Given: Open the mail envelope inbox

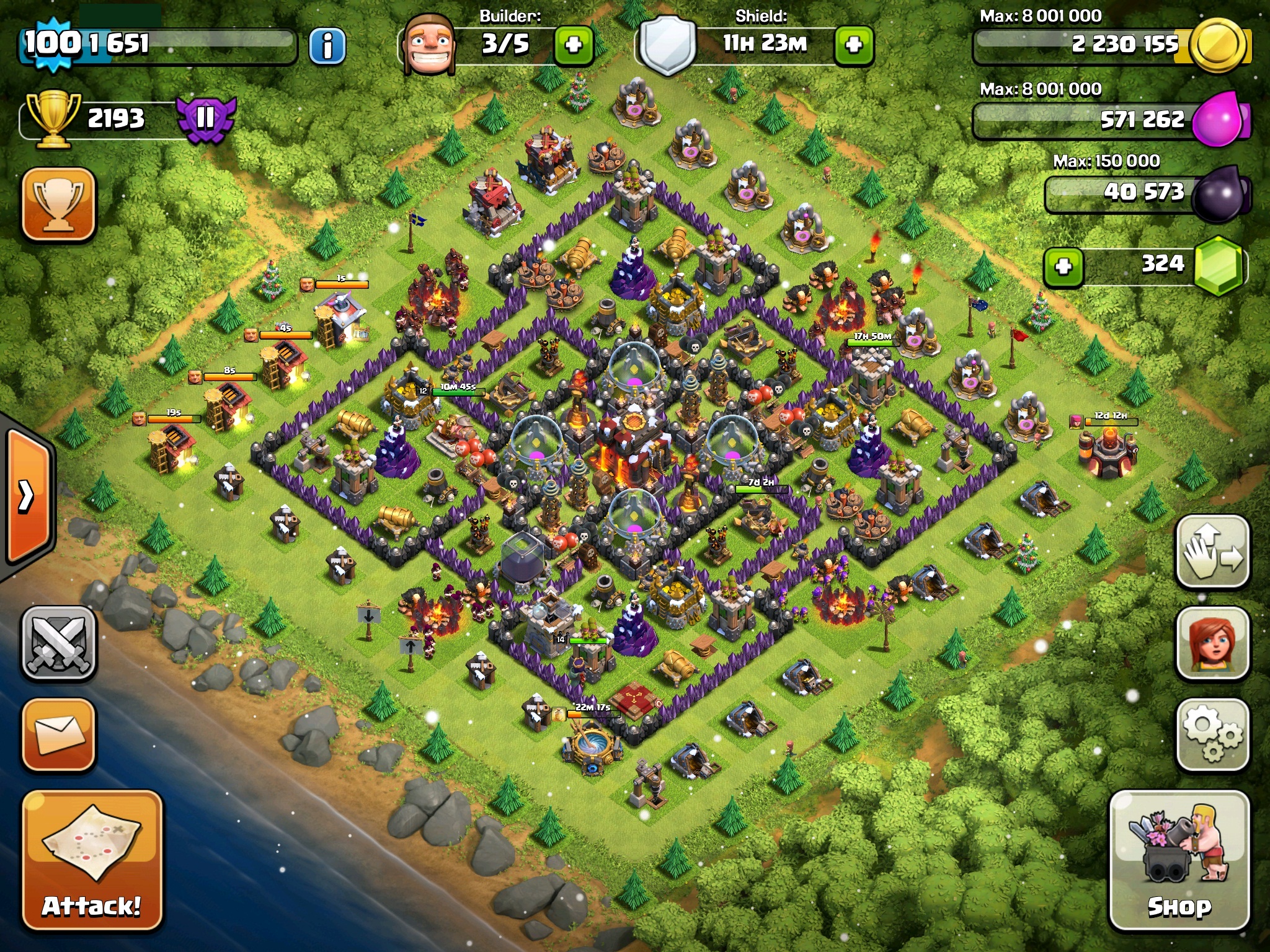Looking at the screenshot, I should pyautogui.click(x=59, y=734).
